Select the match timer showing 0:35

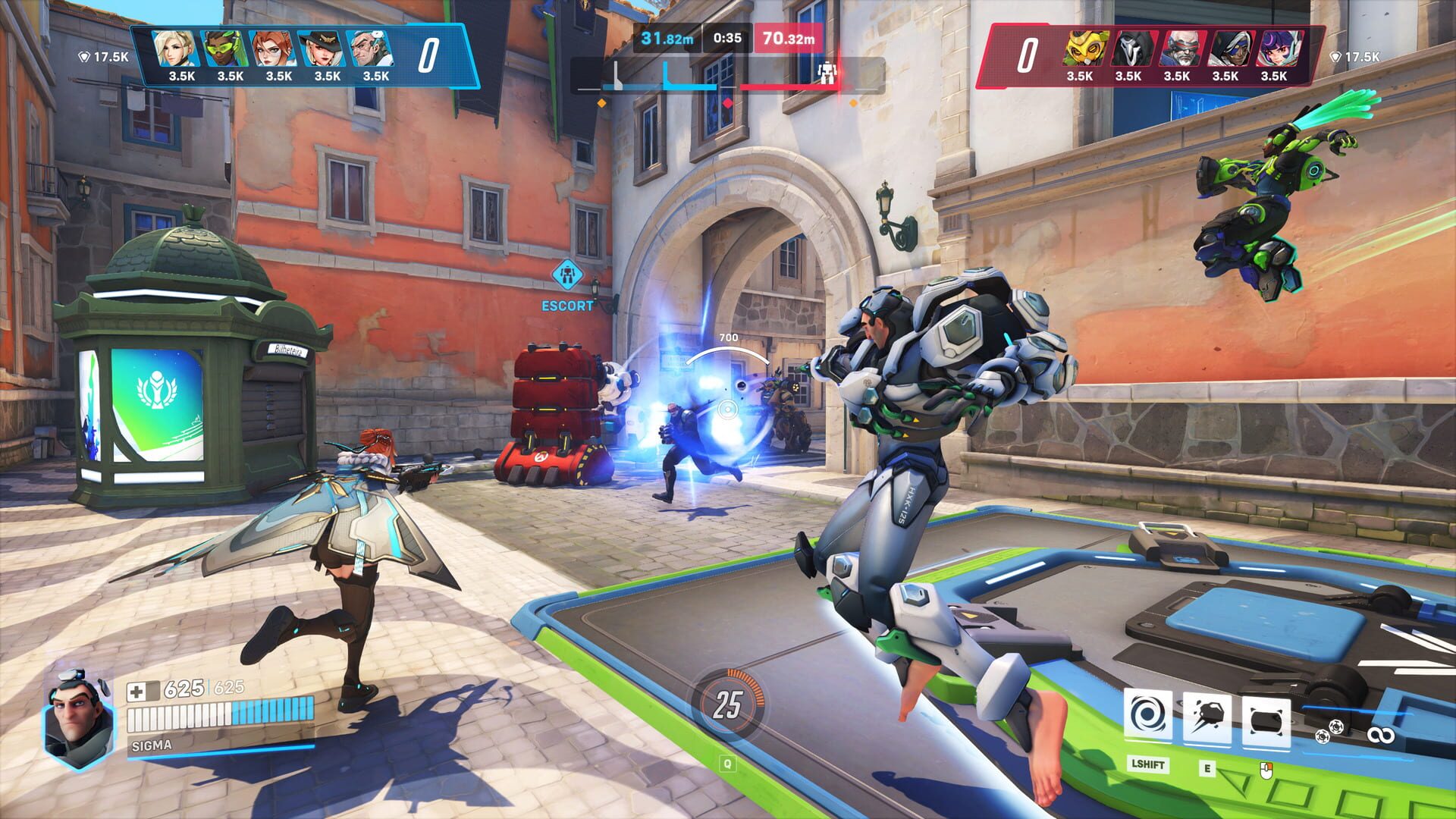click(726, 36)
